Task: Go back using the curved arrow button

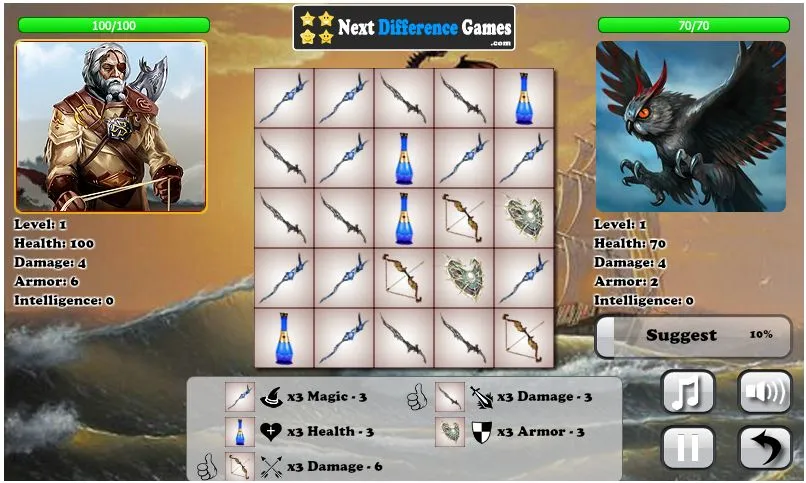Action: coord(764,446)
